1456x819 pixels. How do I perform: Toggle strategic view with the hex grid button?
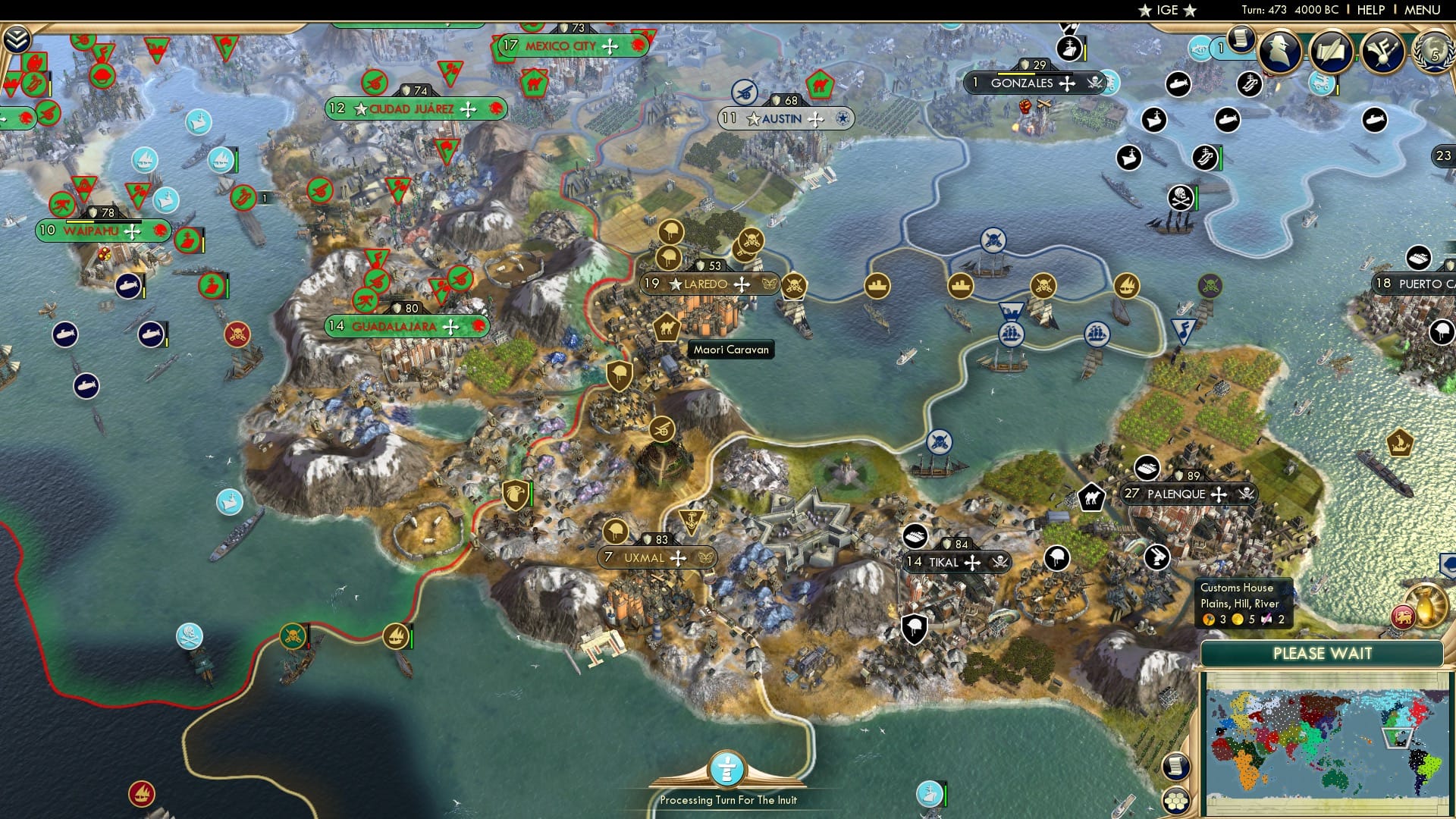pos(1176,799)
